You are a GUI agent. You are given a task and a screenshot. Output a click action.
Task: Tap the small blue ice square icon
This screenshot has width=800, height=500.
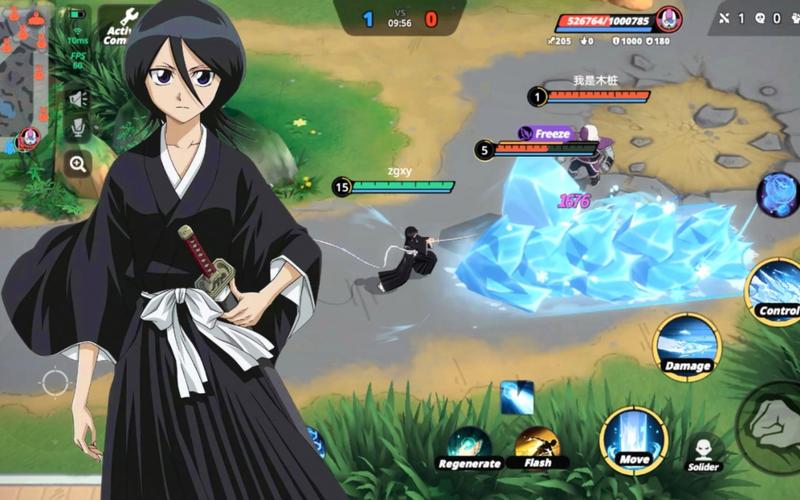(x=517, y=396)
